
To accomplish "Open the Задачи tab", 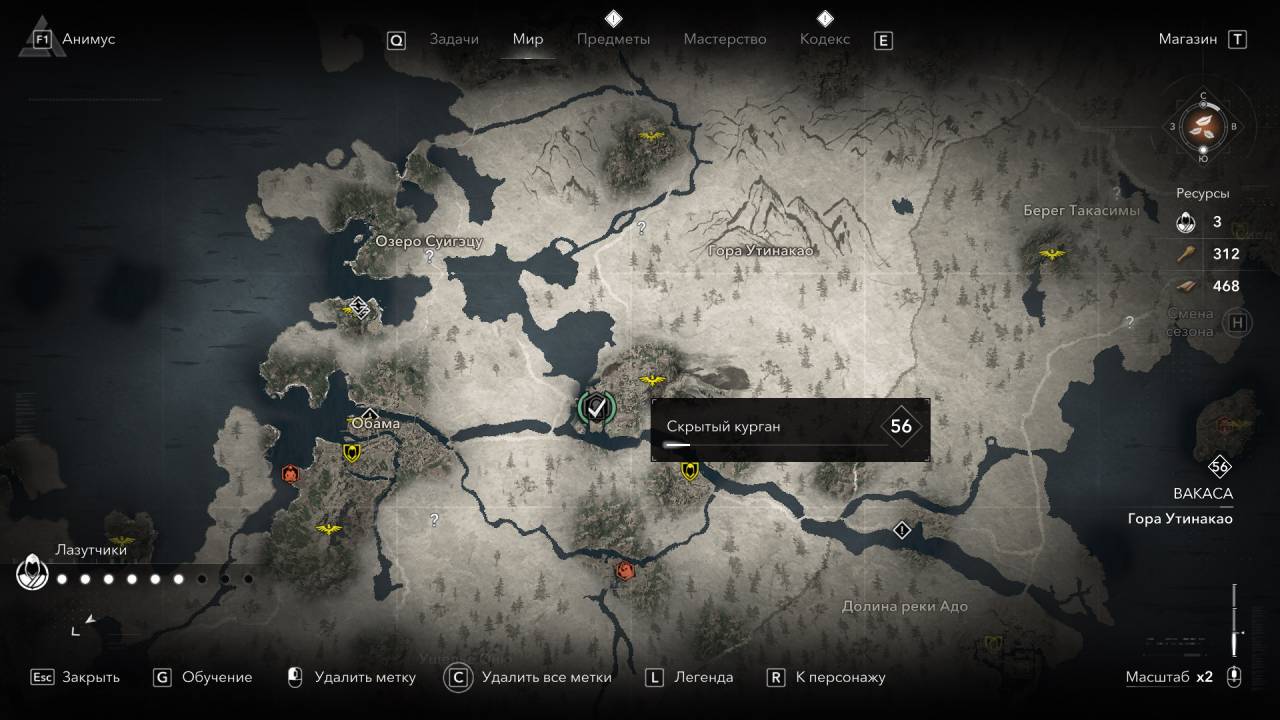I will pyautogui.click(x=454, y=39).
